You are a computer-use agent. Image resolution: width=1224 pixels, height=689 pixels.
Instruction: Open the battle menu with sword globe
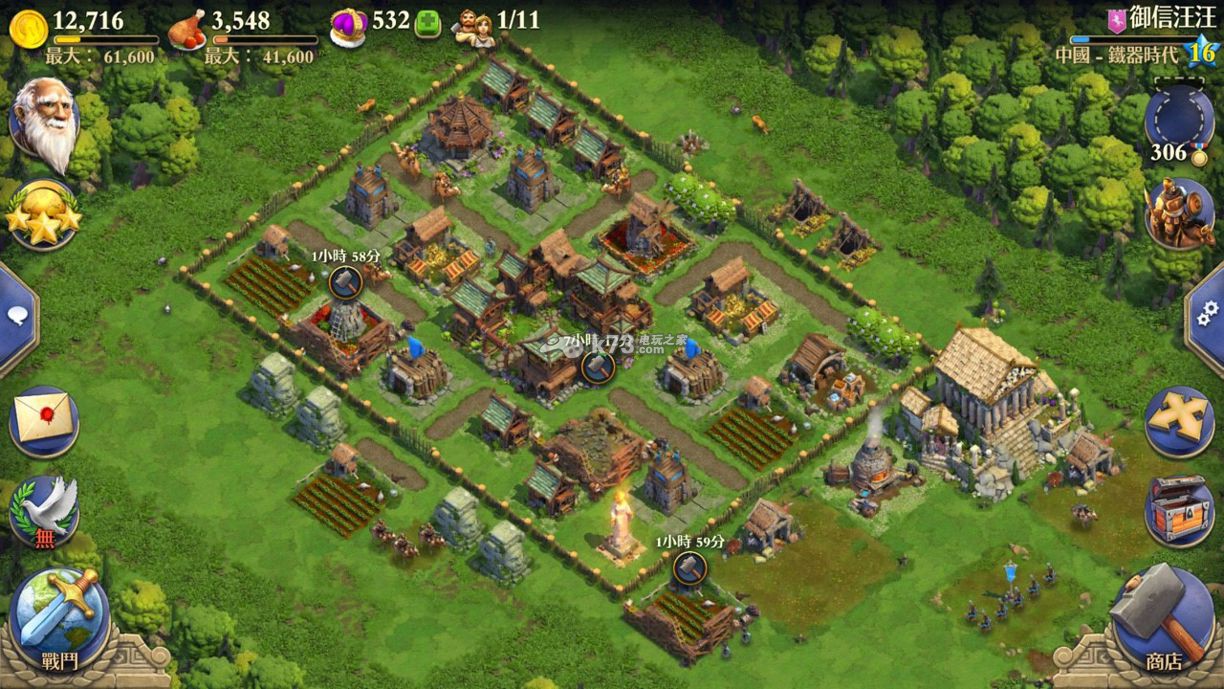click(x=59, y=612)
